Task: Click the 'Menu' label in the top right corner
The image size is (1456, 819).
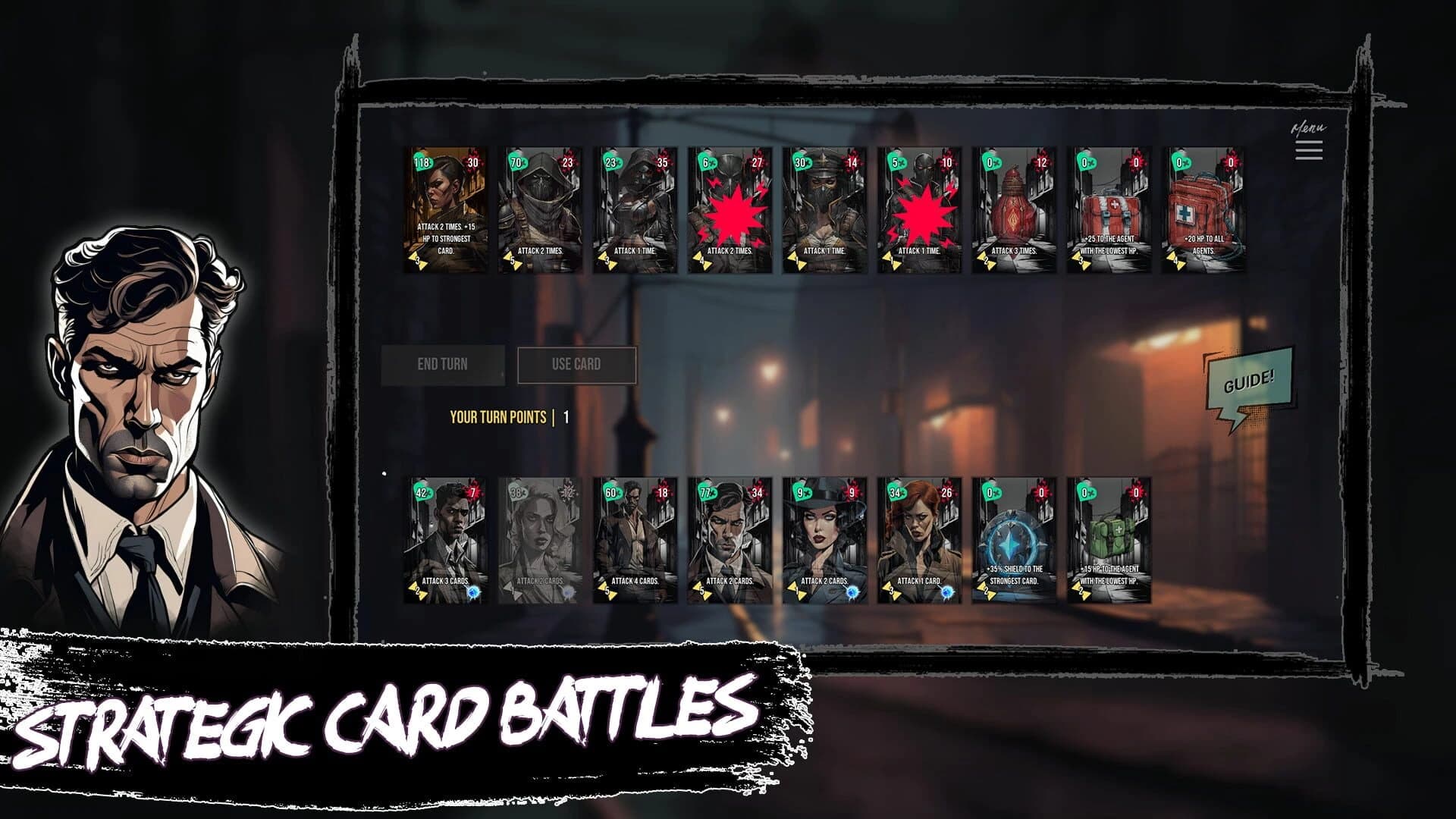Action: pos(1308,127)
